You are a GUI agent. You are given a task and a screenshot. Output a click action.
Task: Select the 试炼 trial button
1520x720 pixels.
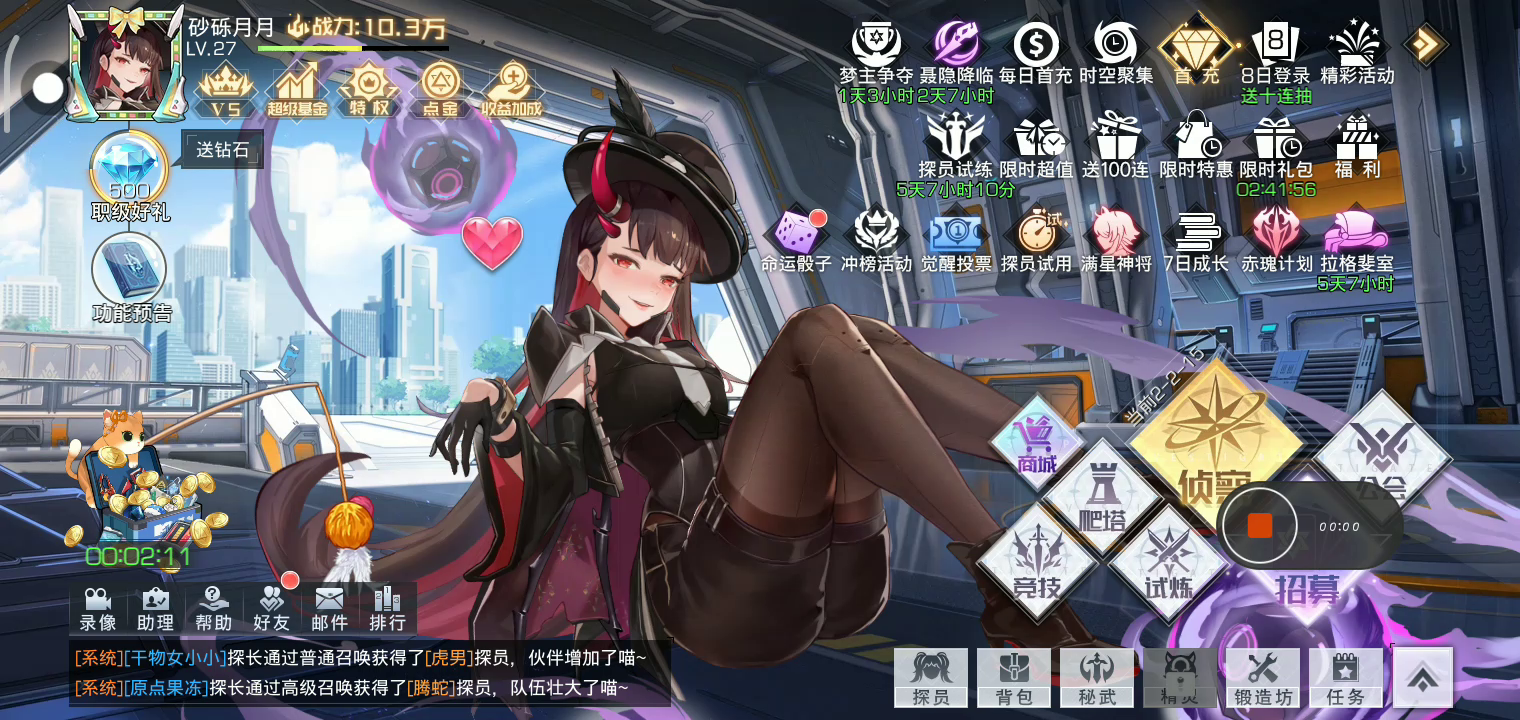pyautogui.click(x=1167, y=561)
